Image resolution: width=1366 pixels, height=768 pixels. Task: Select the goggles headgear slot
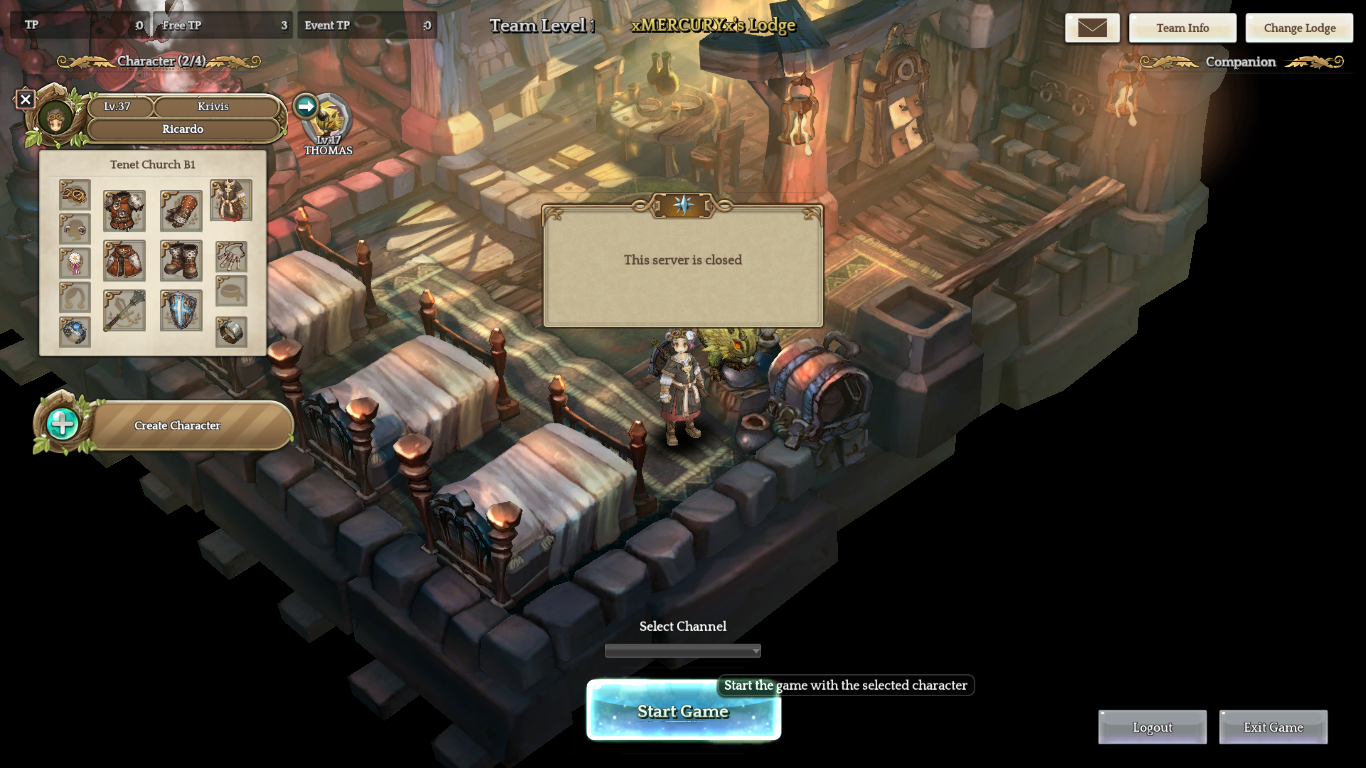74,194
